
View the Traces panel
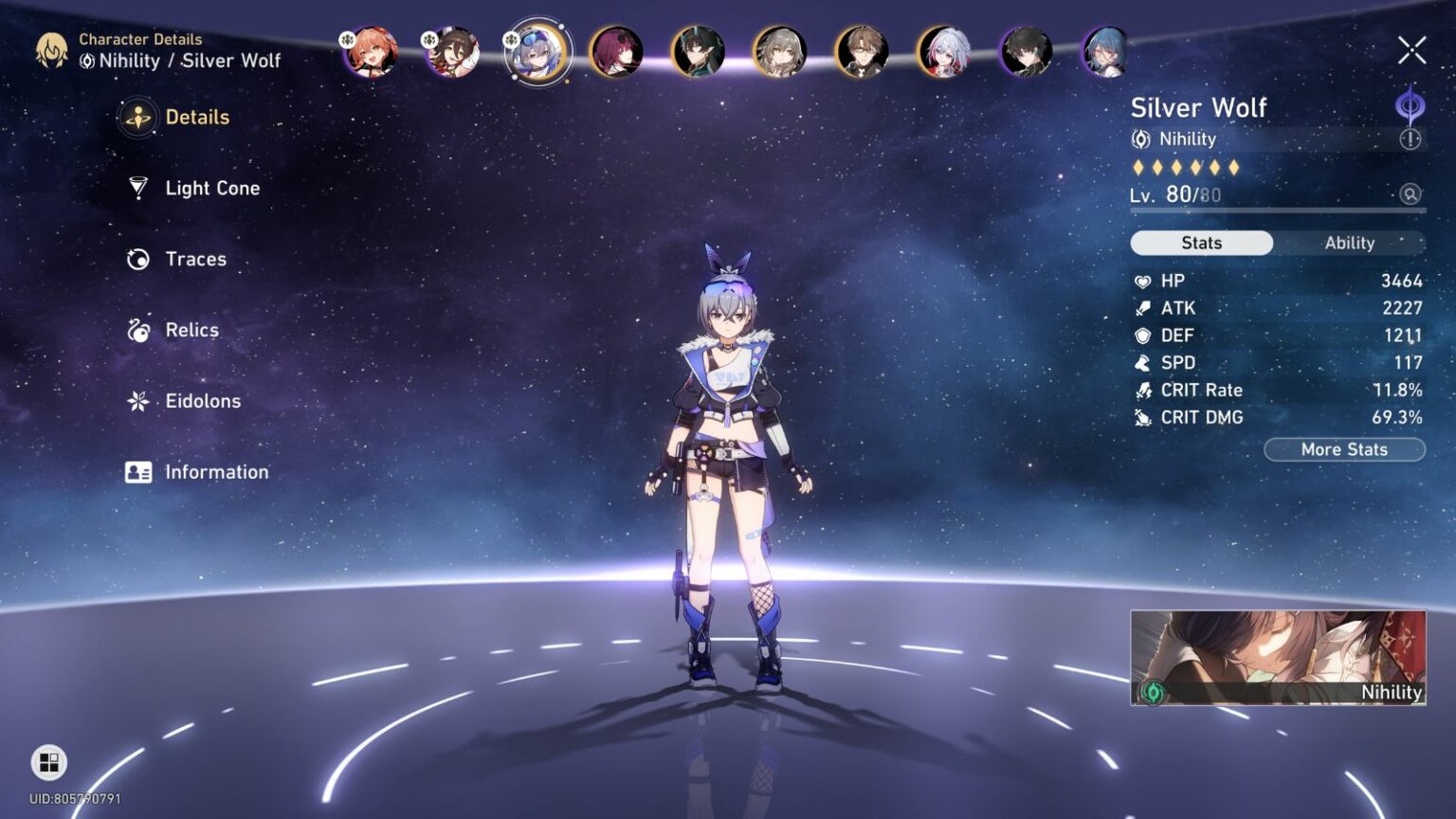tap(194, 259)
